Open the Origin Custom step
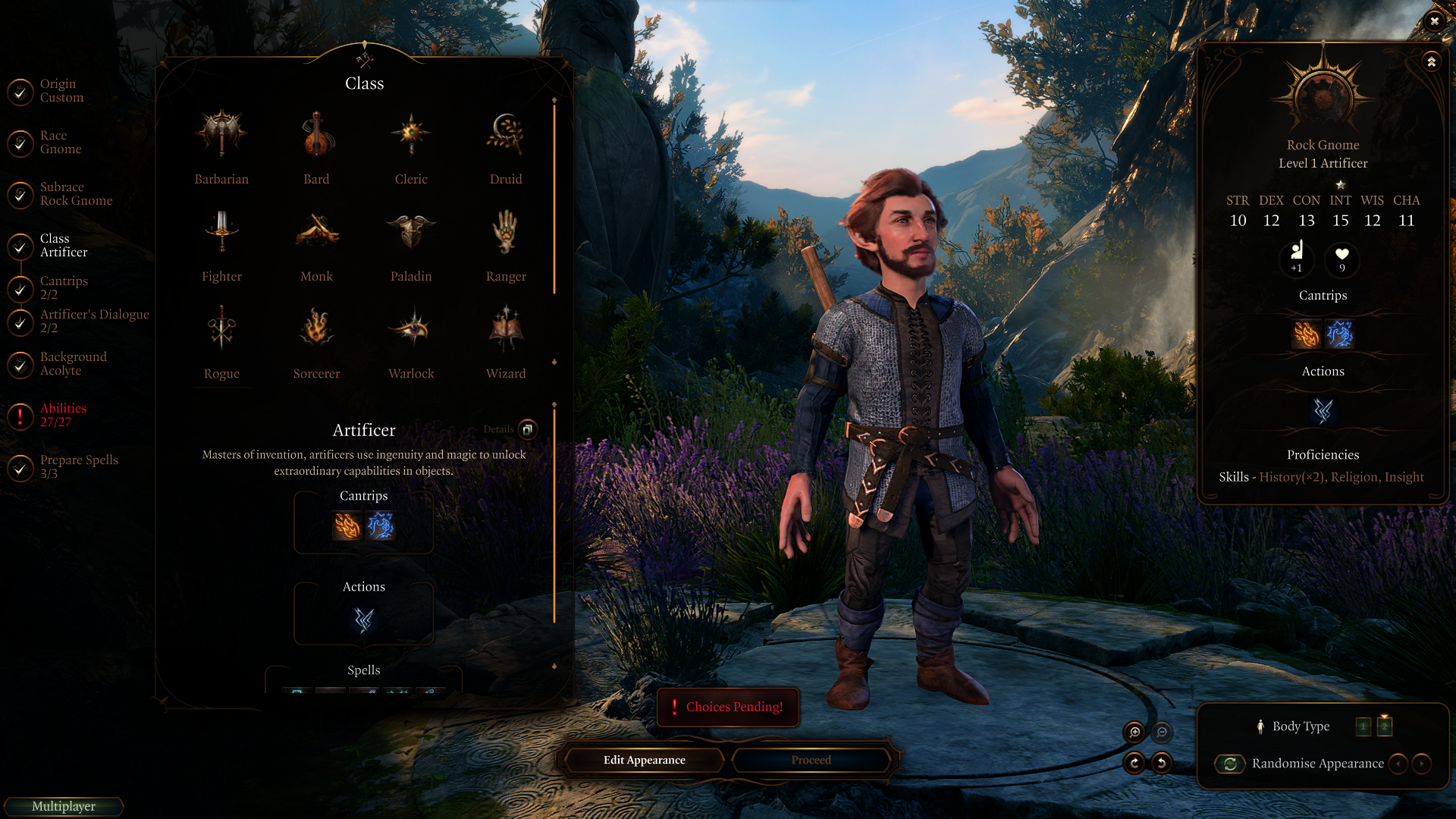Viewport: 1456px width, 819px height. click(x=61, y=91)
